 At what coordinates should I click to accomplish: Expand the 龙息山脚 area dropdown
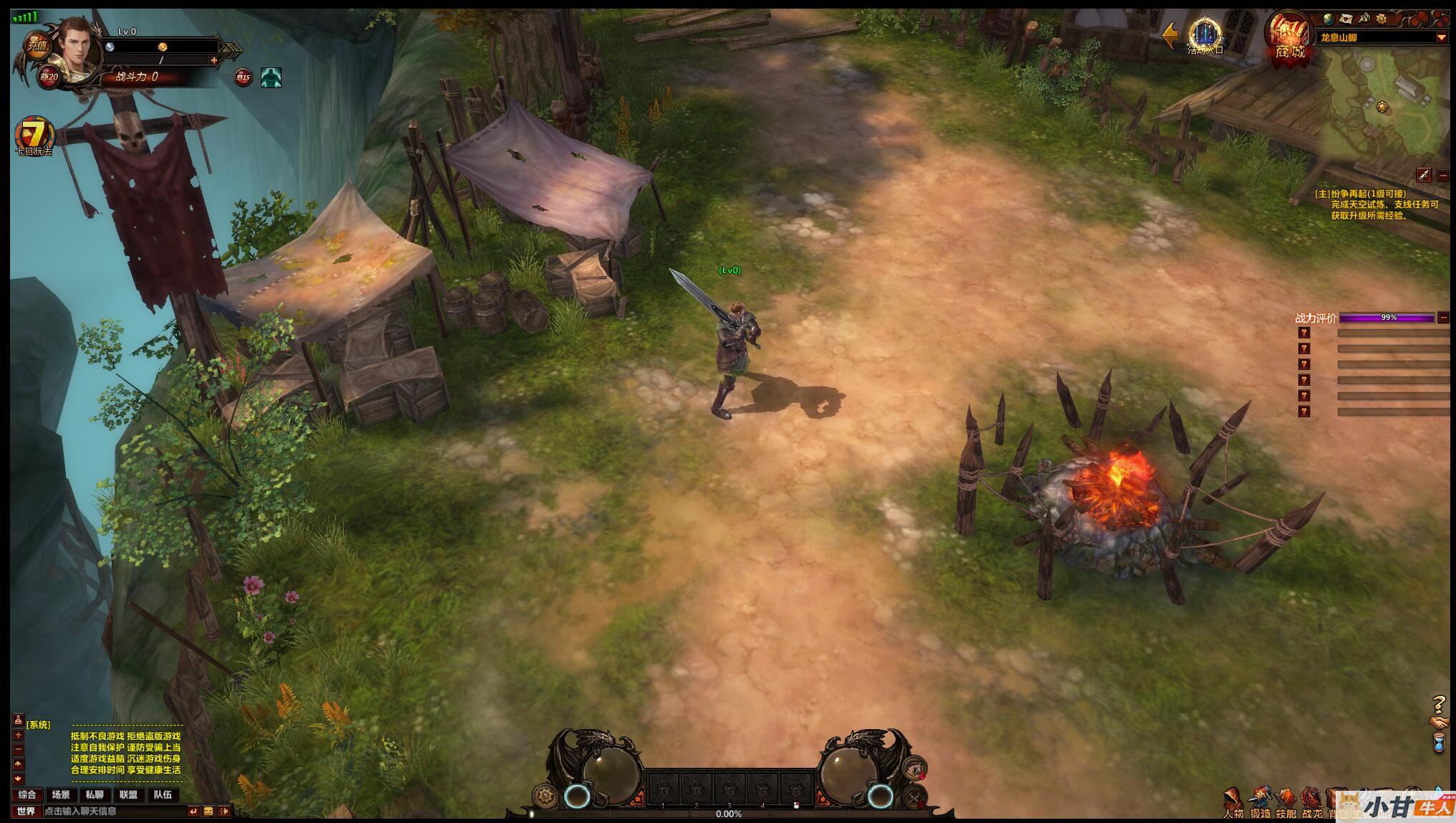[x=1441, y=37]
